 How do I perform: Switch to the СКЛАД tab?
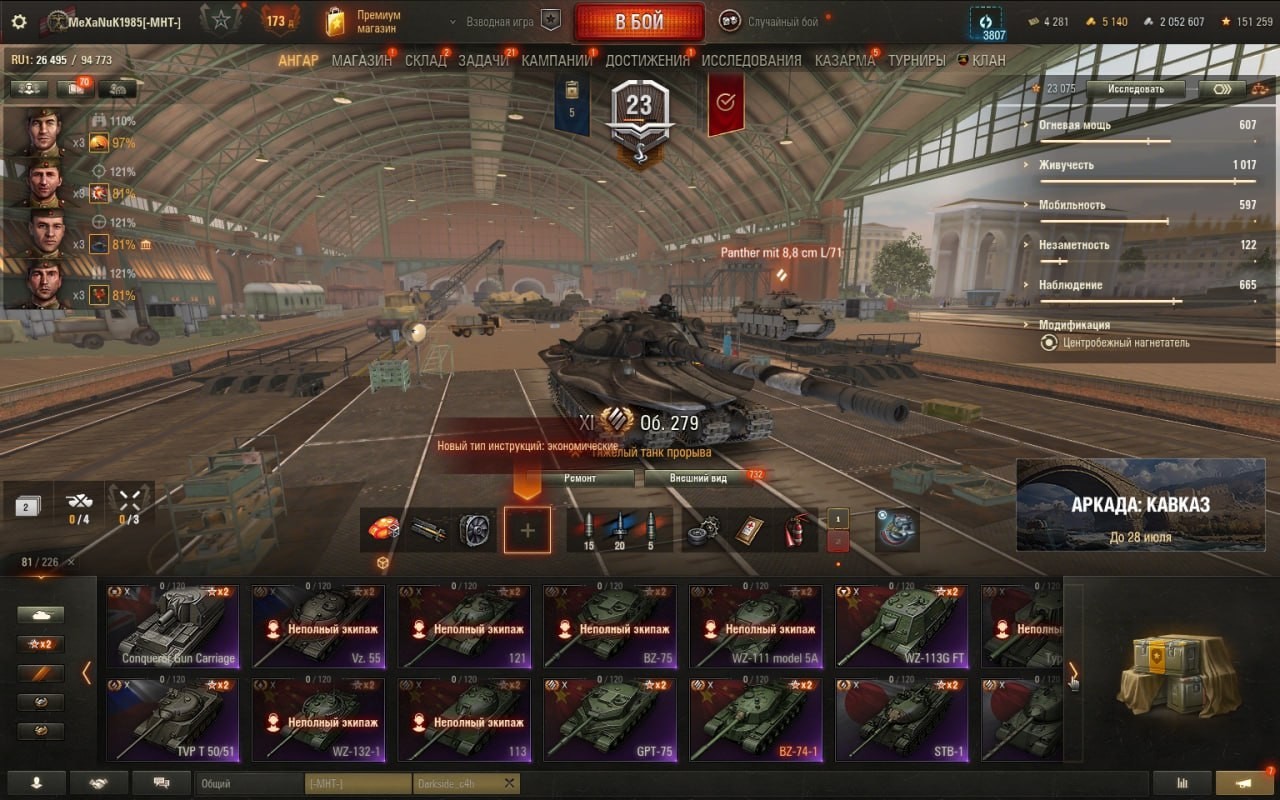click(x=425, y=60)
